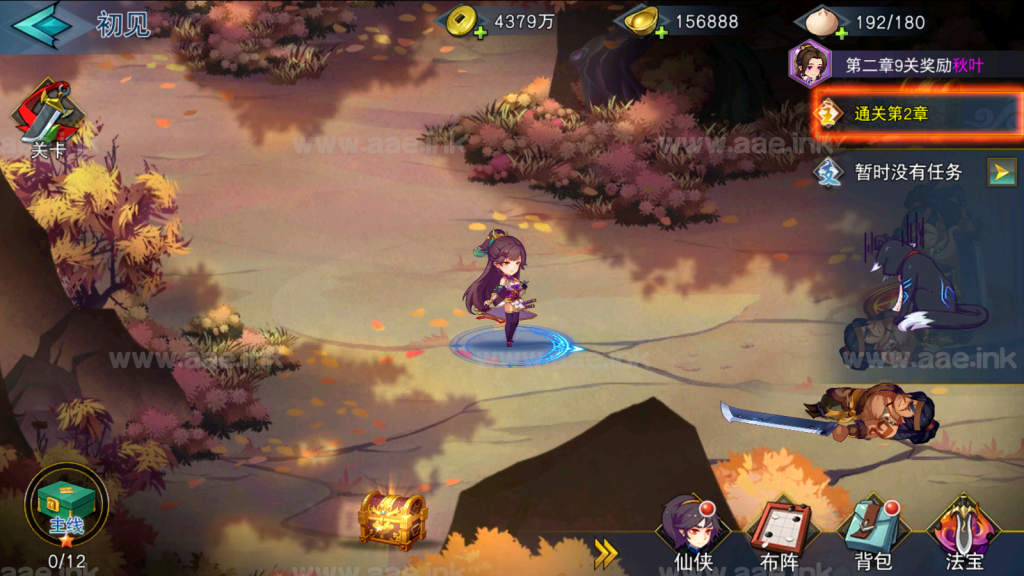Open the 仙侠 heroes menu
This screenshot has height=576, width=1024.
tap(693, 533)
